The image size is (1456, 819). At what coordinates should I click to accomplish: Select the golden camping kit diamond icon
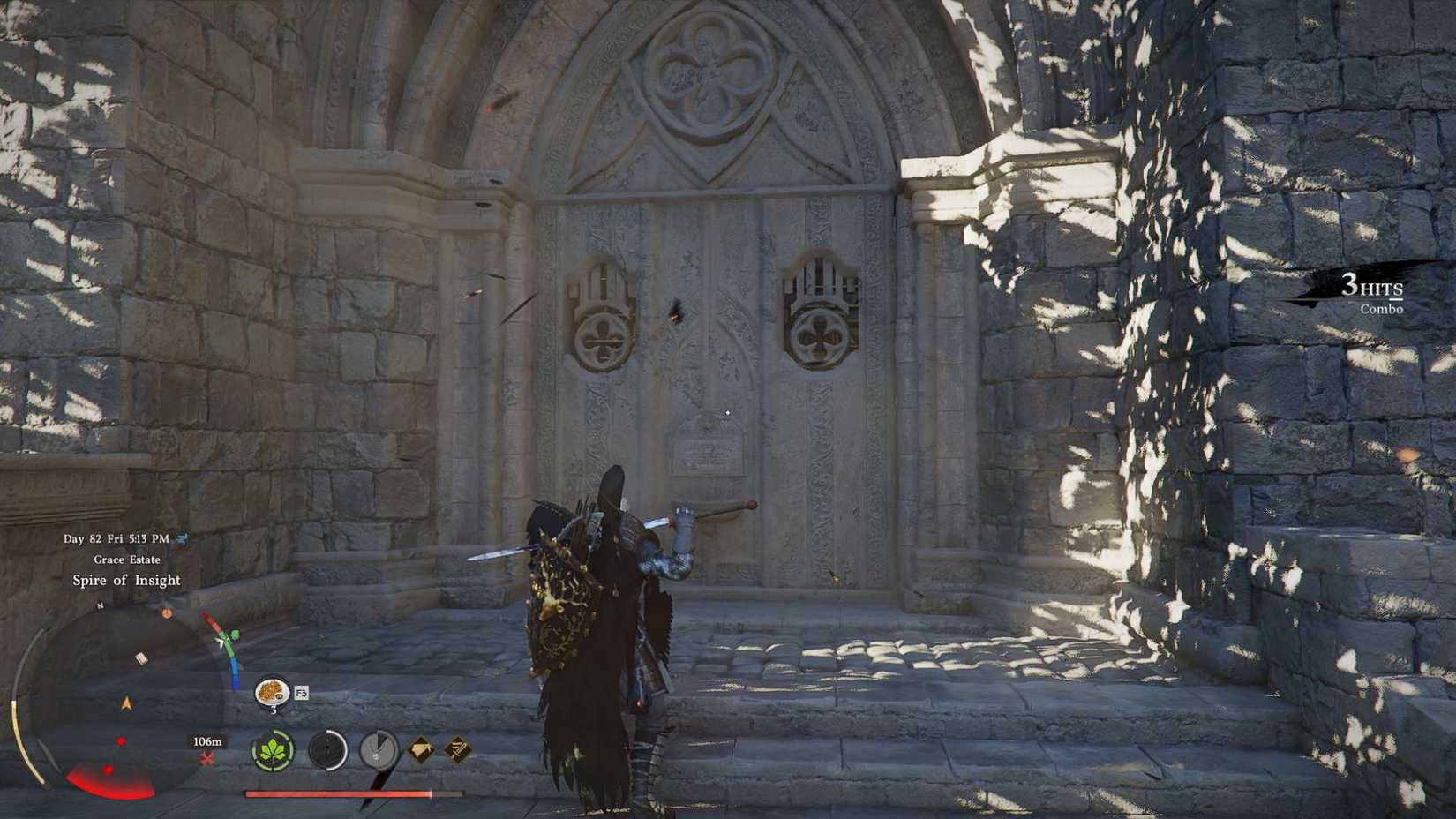point(419,748)
